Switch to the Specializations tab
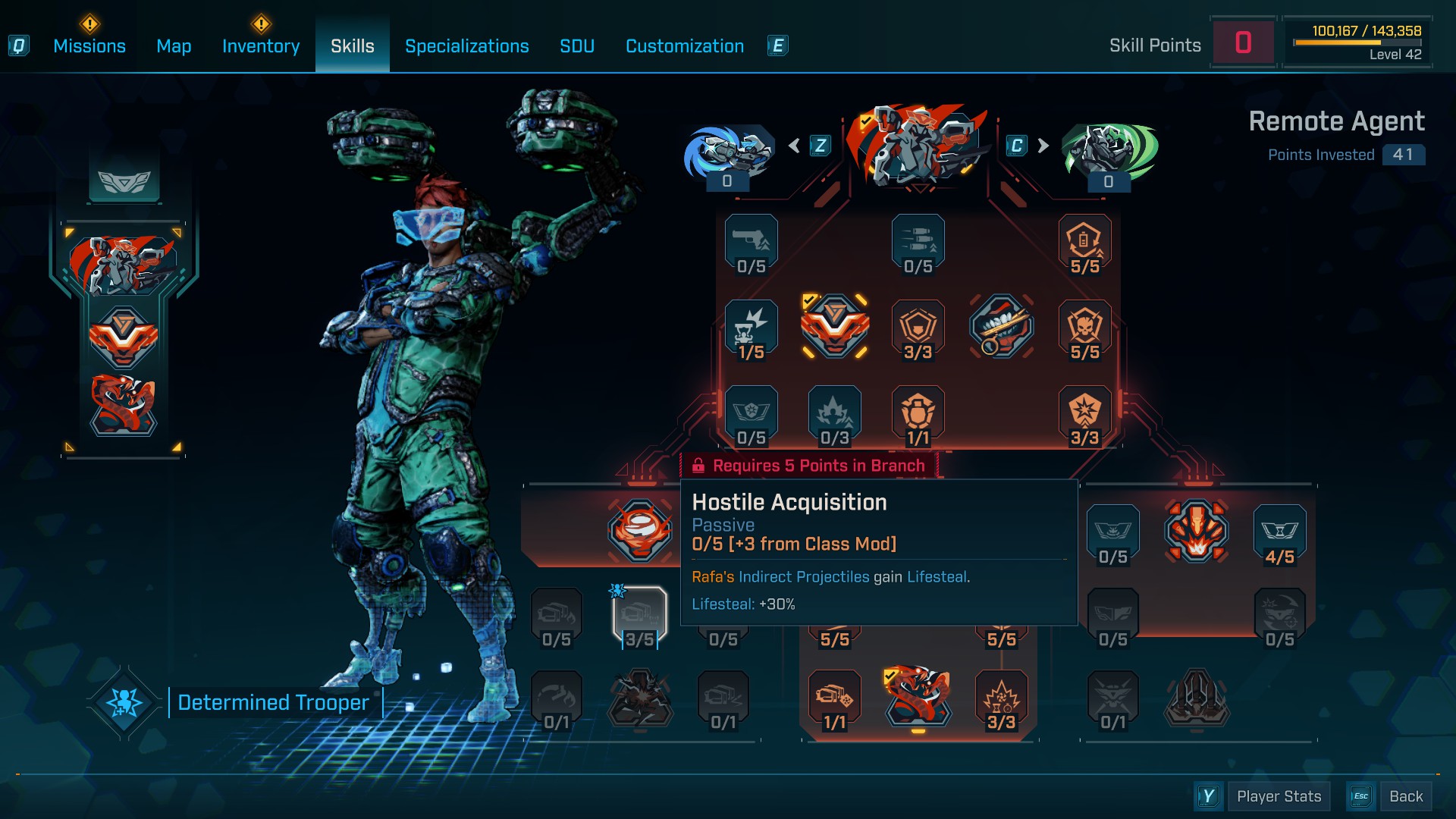The image size is (1456, 819). 467,46
